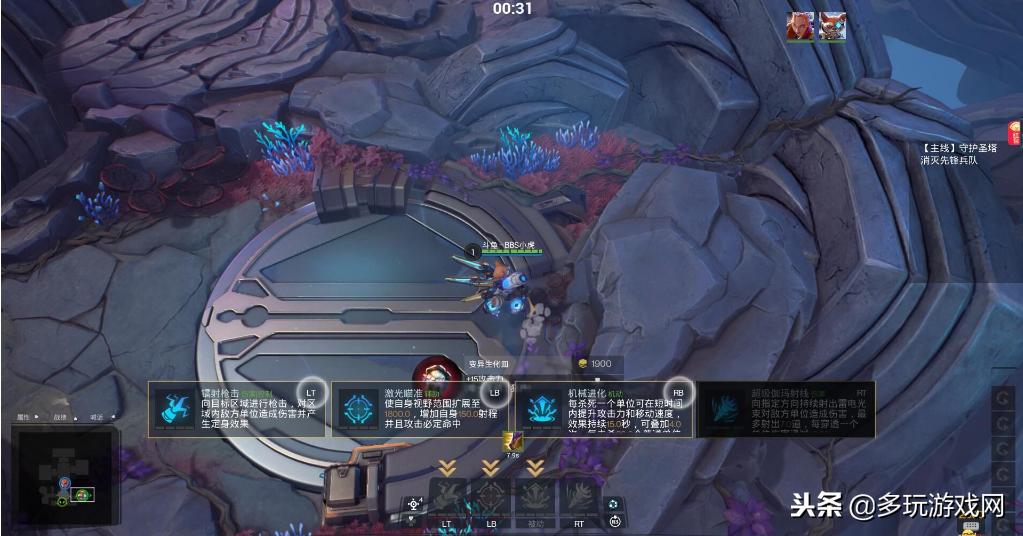
Task: Click the circular arrows icon beside RT
Action: tap(615, 503)
